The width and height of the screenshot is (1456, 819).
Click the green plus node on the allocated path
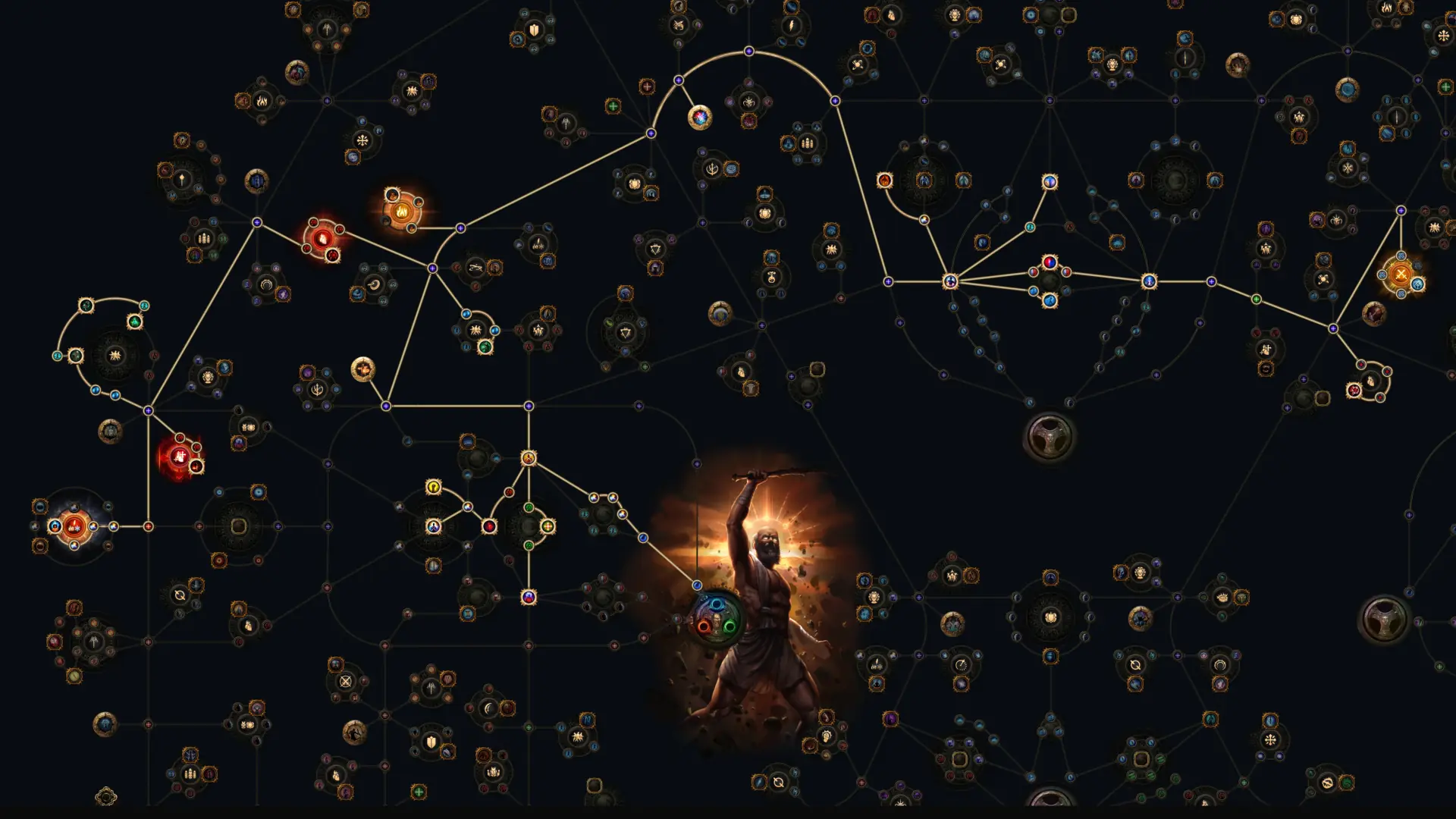coord(548,526)
